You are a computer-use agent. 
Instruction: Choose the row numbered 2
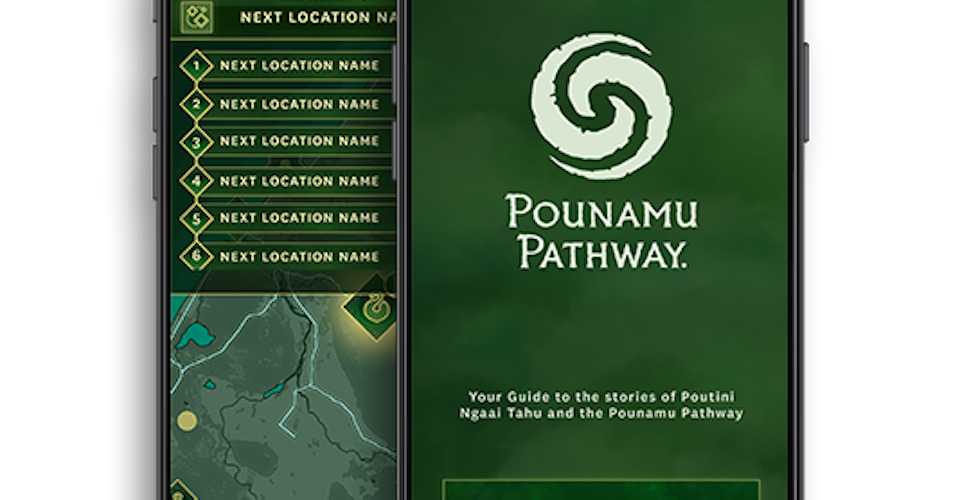(290, 104)
